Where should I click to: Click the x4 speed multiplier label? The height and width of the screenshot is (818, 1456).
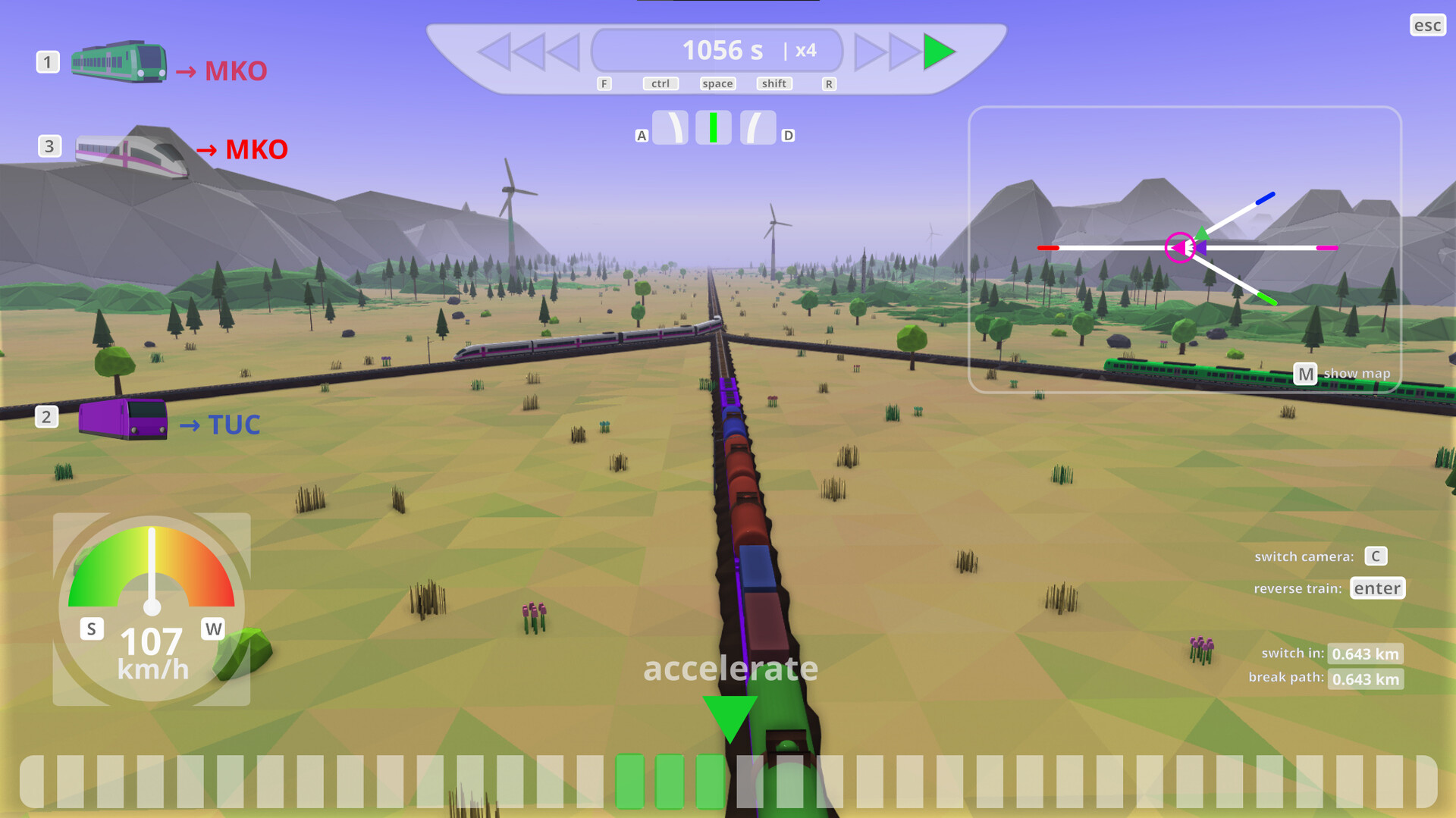[805, 50]
